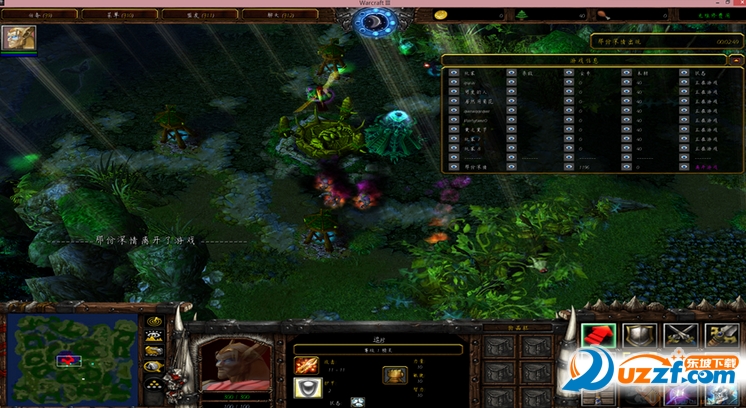
Task: Click the armor shield icon in unit info
Action: point(307,388)
